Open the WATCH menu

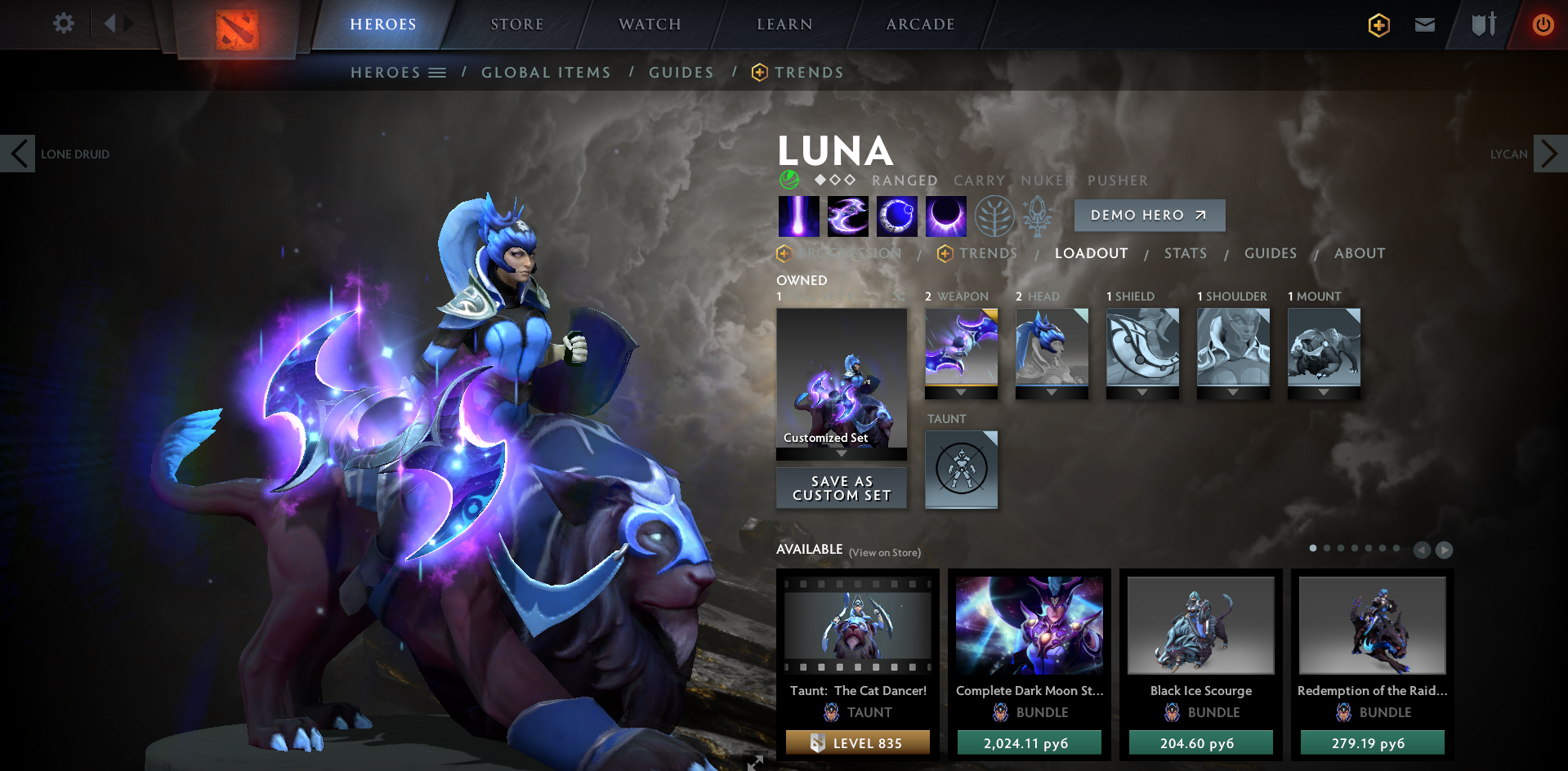[x=648, y=24]
